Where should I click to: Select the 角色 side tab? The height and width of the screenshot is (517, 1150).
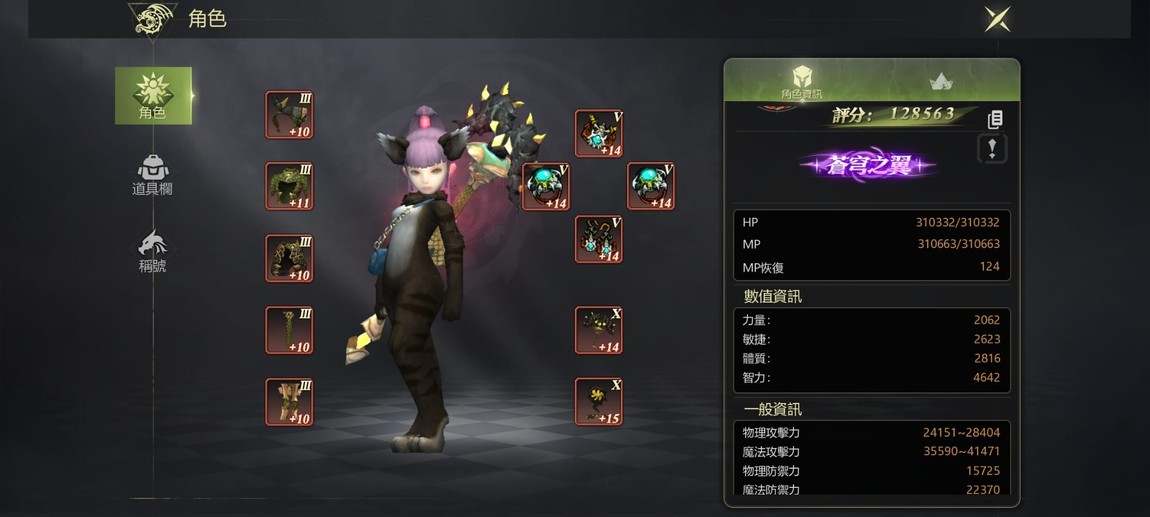point(153,96)
